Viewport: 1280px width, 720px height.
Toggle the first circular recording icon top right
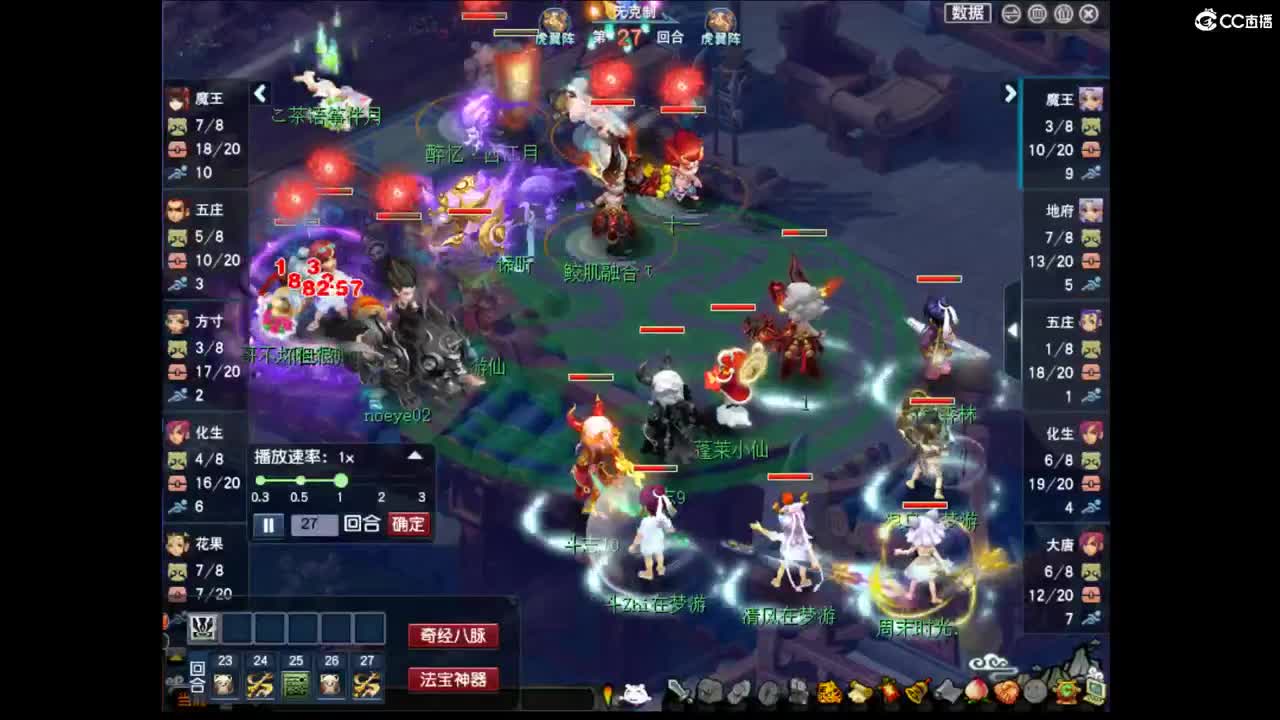tap(1012, 13)
